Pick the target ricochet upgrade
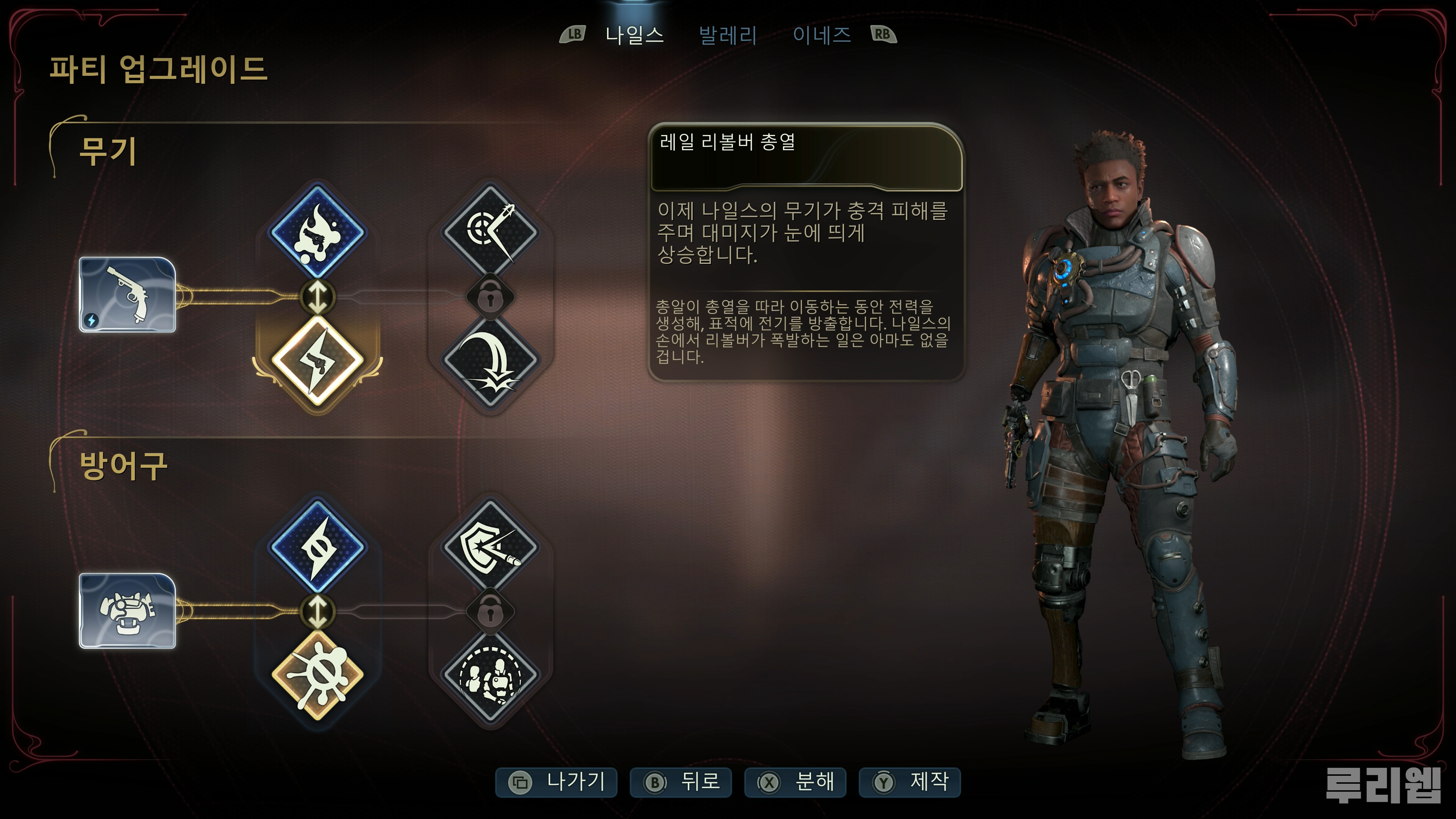Viewport: 1456px width, 819px height. coord(490,232)
